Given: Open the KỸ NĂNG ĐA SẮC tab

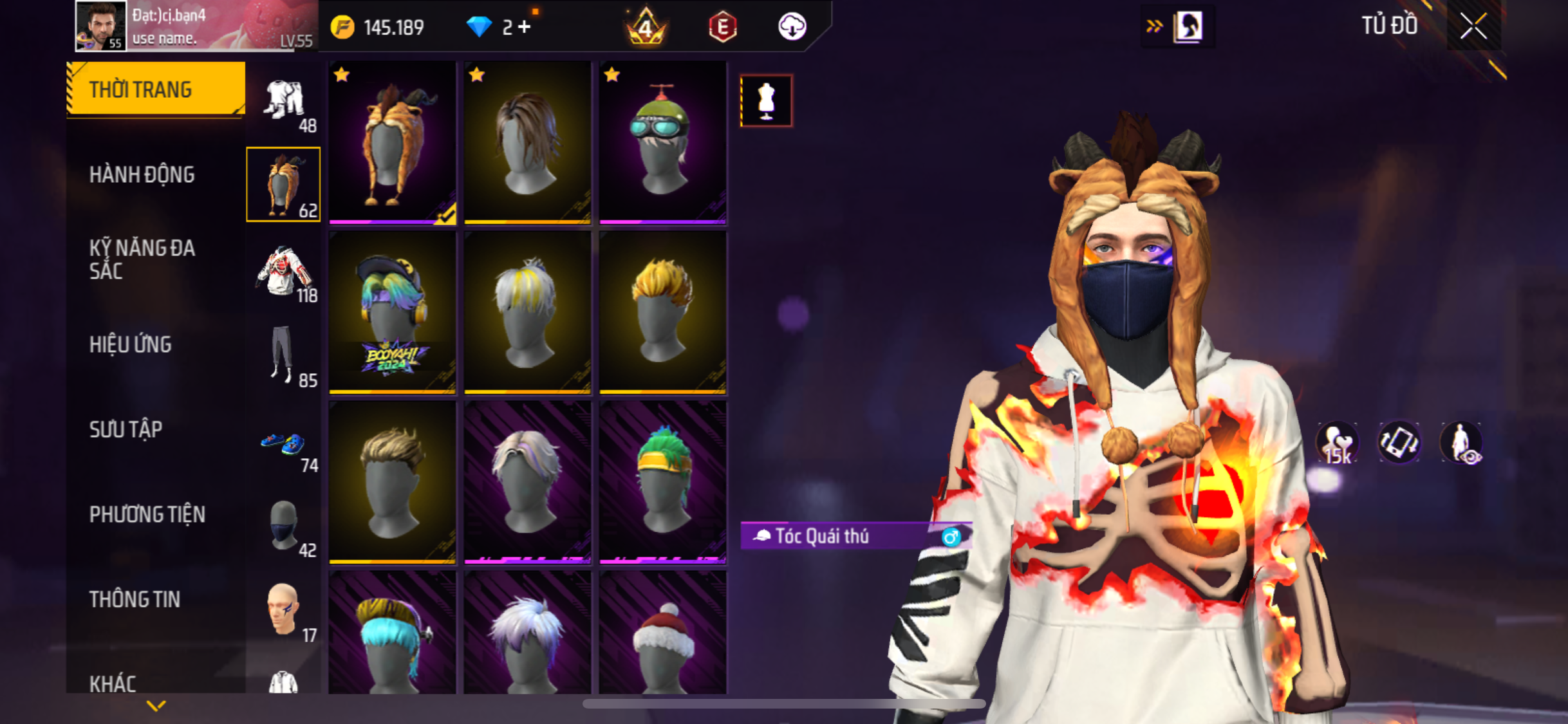Looking at the screenshot, I should click(x=142, y=259).
